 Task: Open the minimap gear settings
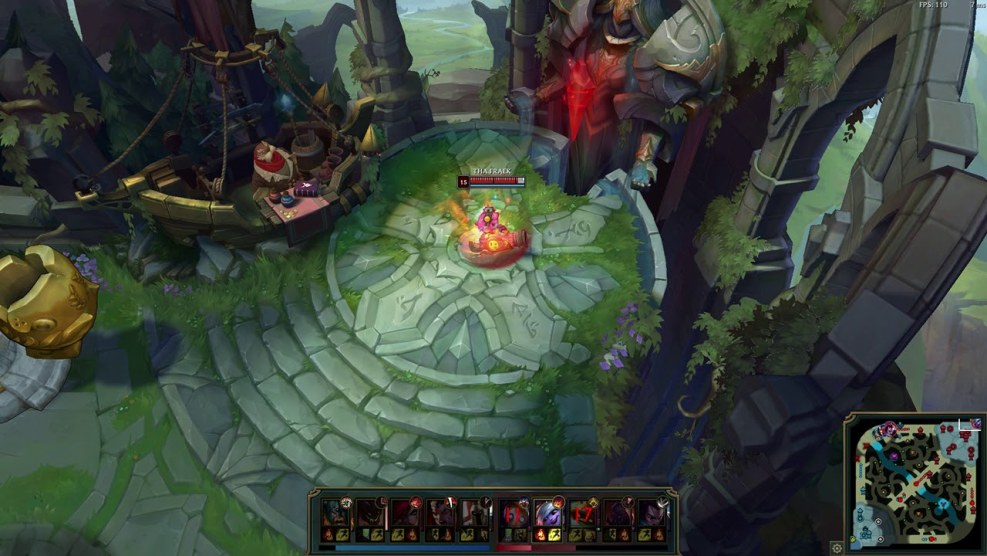coord(836,547)
